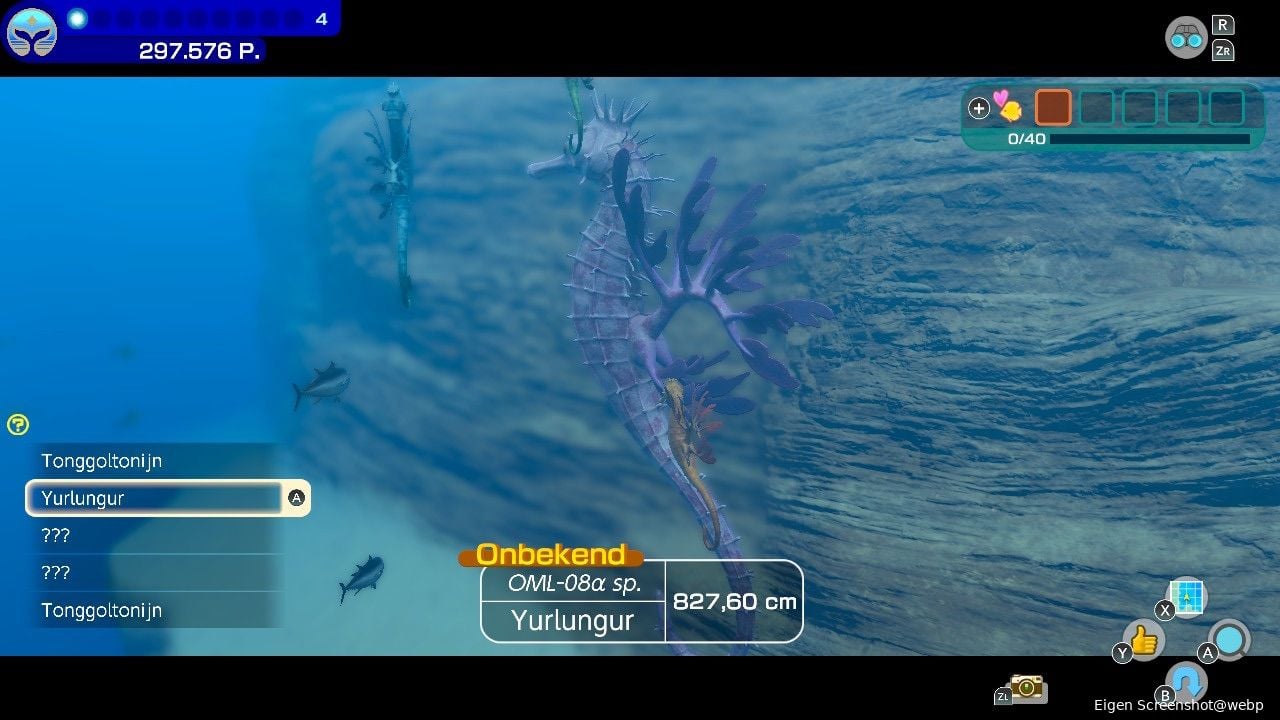Open photo mode via the ZL camera icon

[1024, 688]
